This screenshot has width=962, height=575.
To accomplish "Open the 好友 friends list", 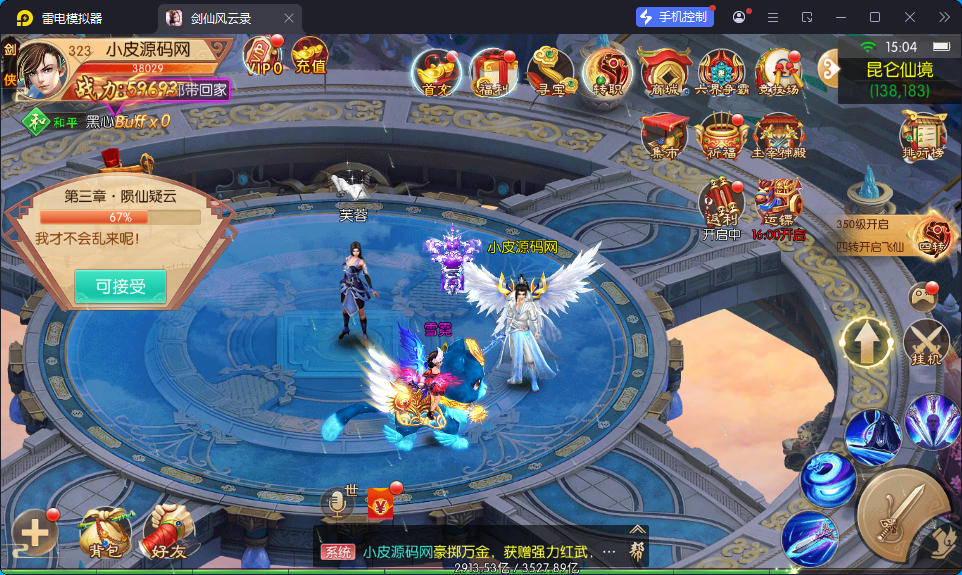I will click(x=167, y=533).
